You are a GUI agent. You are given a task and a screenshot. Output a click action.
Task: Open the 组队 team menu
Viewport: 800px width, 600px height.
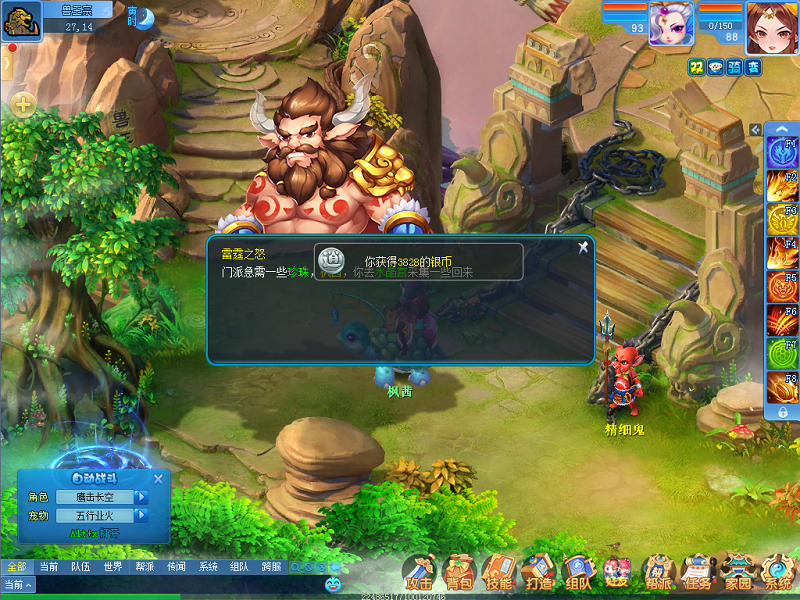[x=578, y=572]
